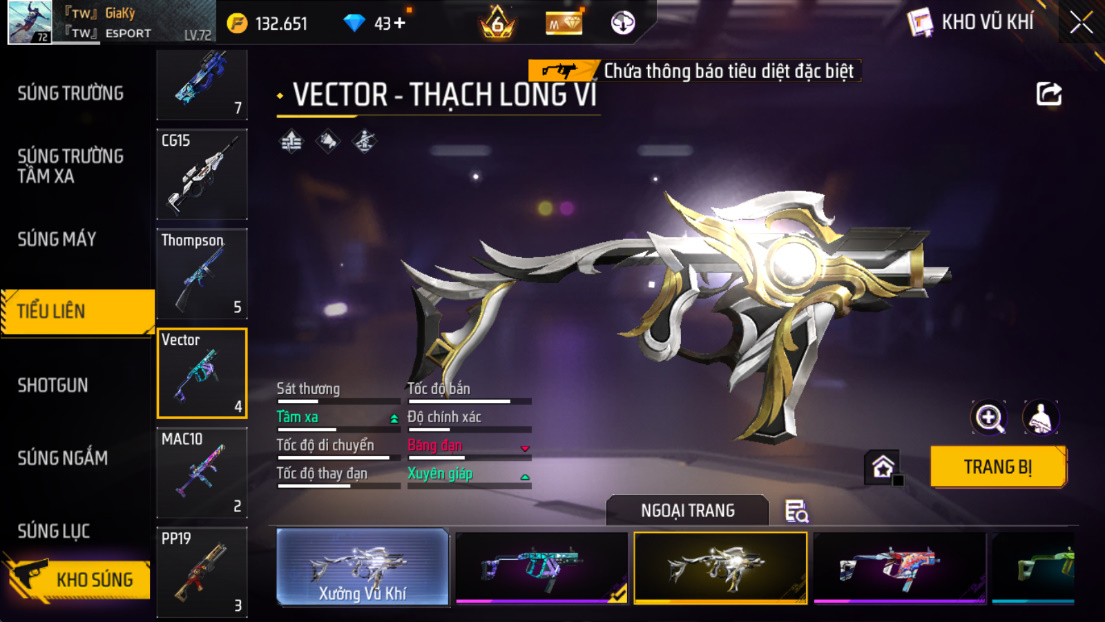Screen dimensions: 1105x622
Task: Close the weapon armory screen
Action: pos(1081,23)
